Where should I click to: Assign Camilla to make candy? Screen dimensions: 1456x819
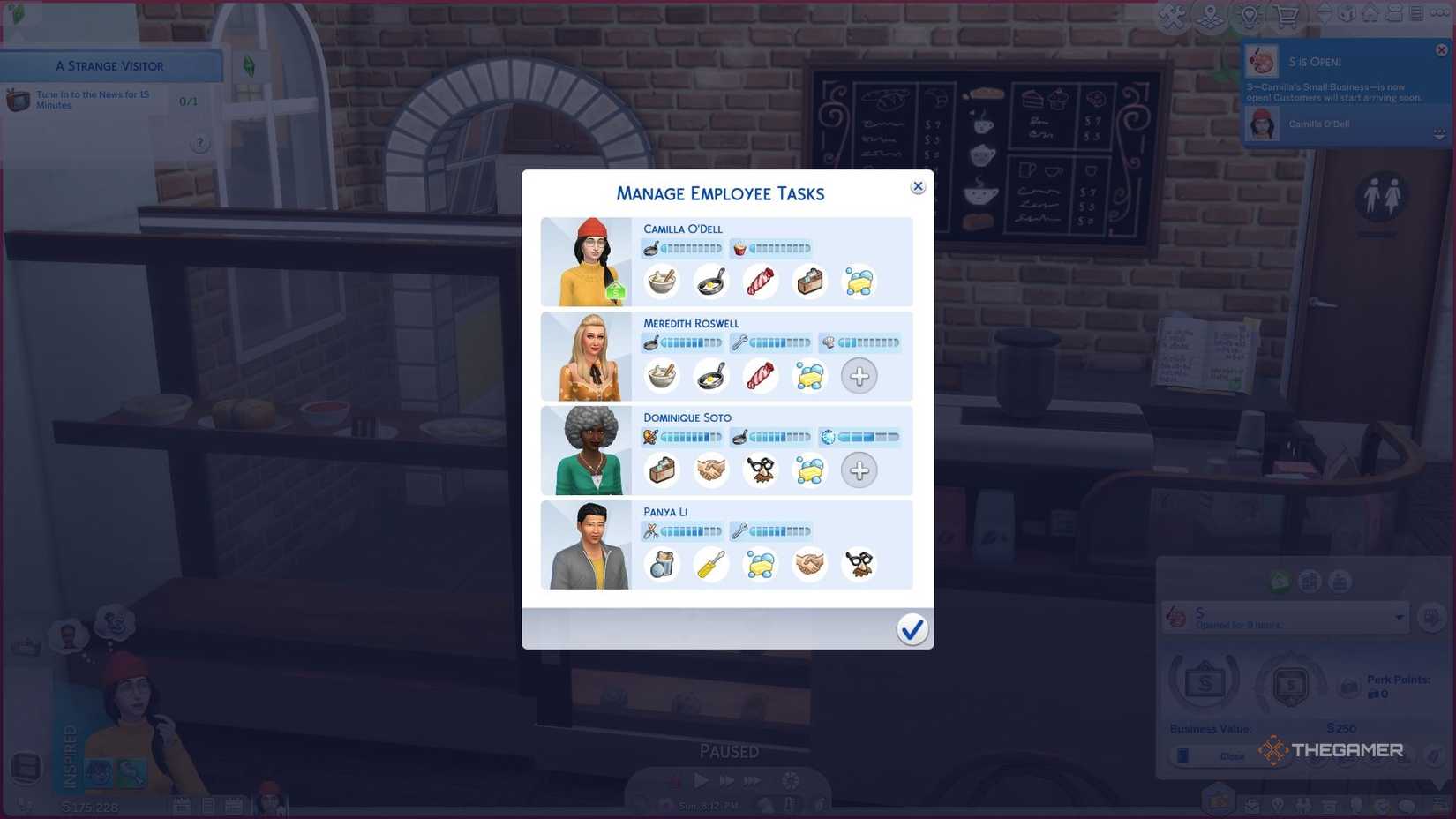click(760, 281)
